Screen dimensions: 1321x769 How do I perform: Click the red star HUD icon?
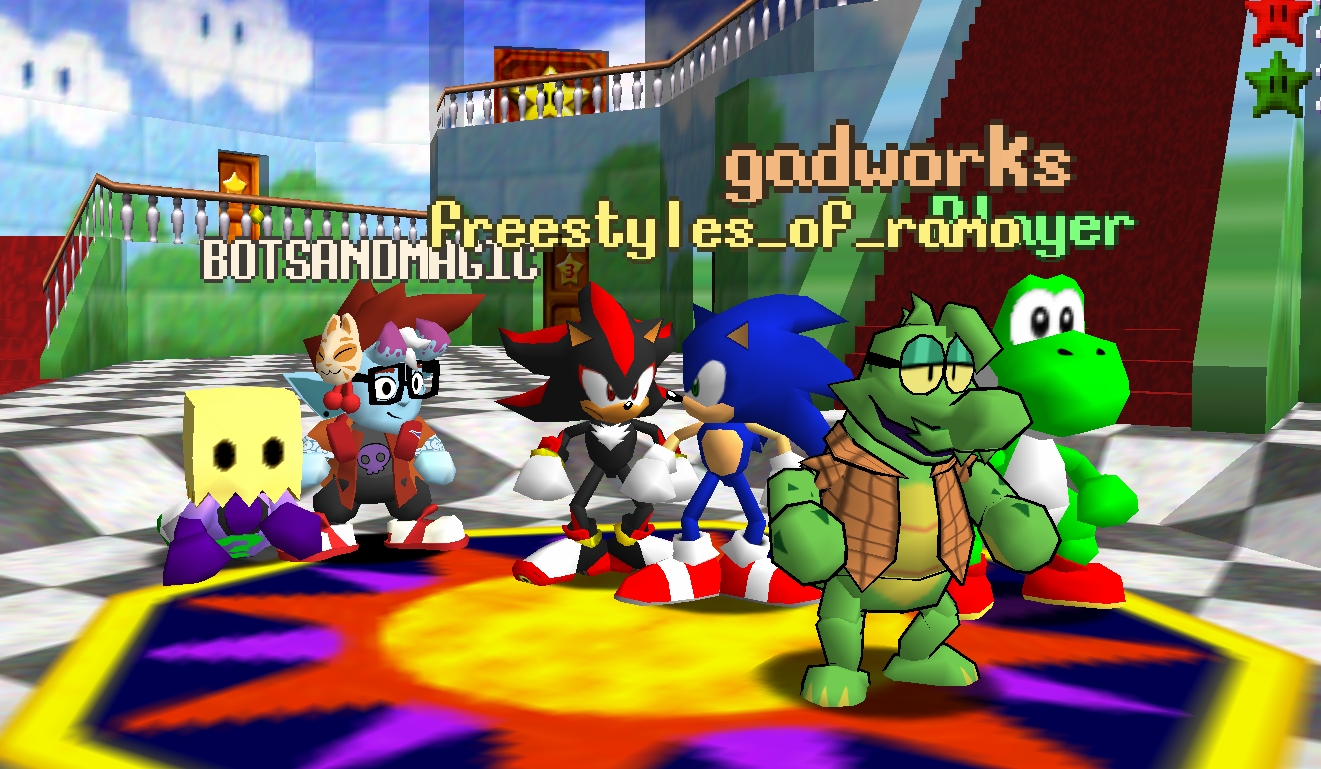(x=1279, y=20)
